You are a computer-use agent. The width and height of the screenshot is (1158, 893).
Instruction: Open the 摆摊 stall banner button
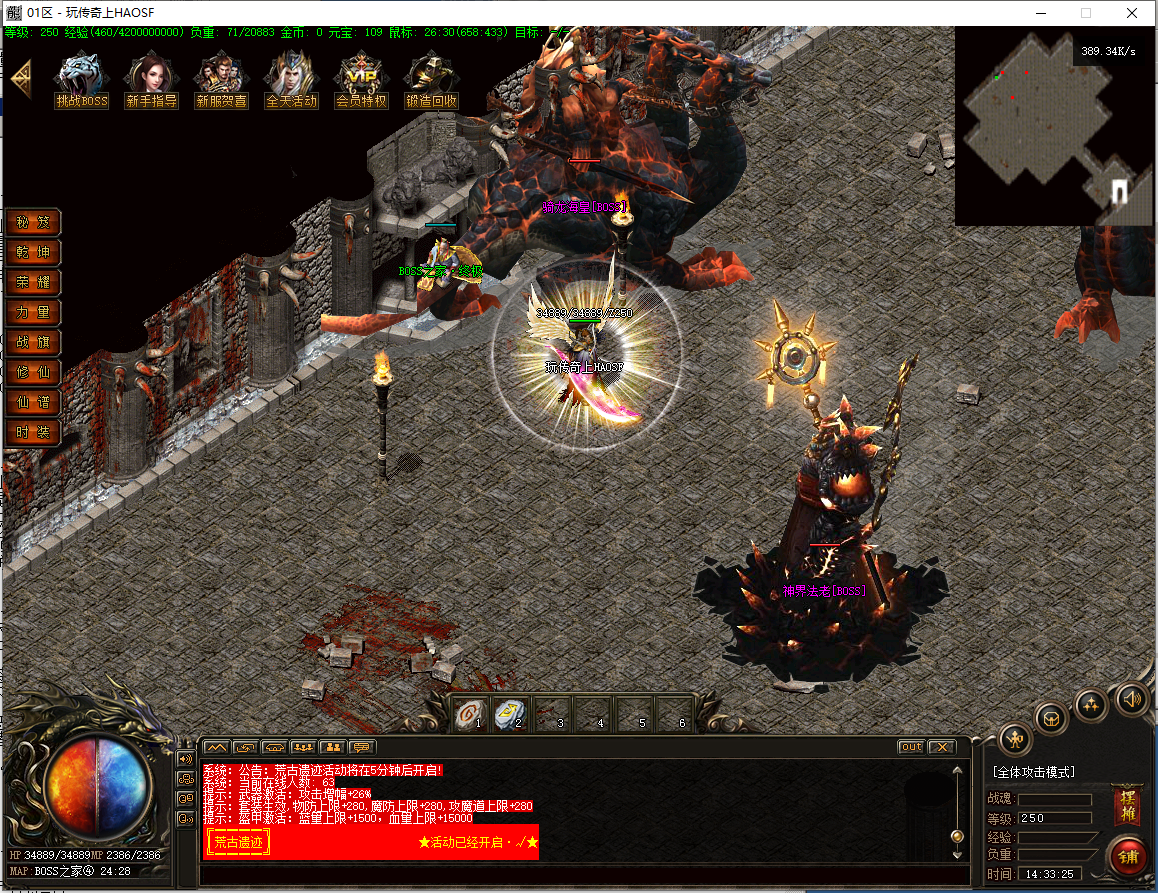pos(1128,805)
